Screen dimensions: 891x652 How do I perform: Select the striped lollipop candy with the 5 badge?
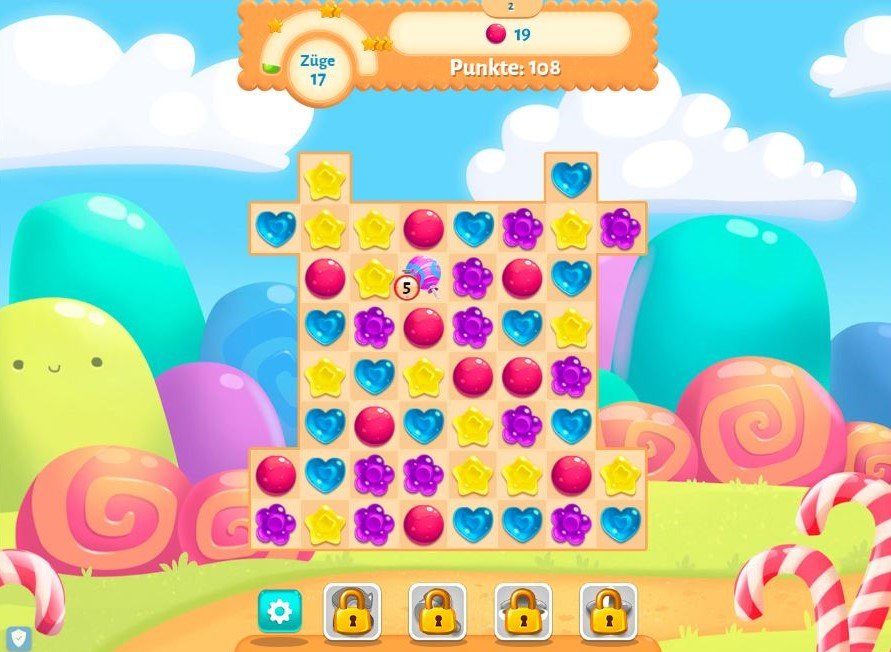[x=423, y=276]
